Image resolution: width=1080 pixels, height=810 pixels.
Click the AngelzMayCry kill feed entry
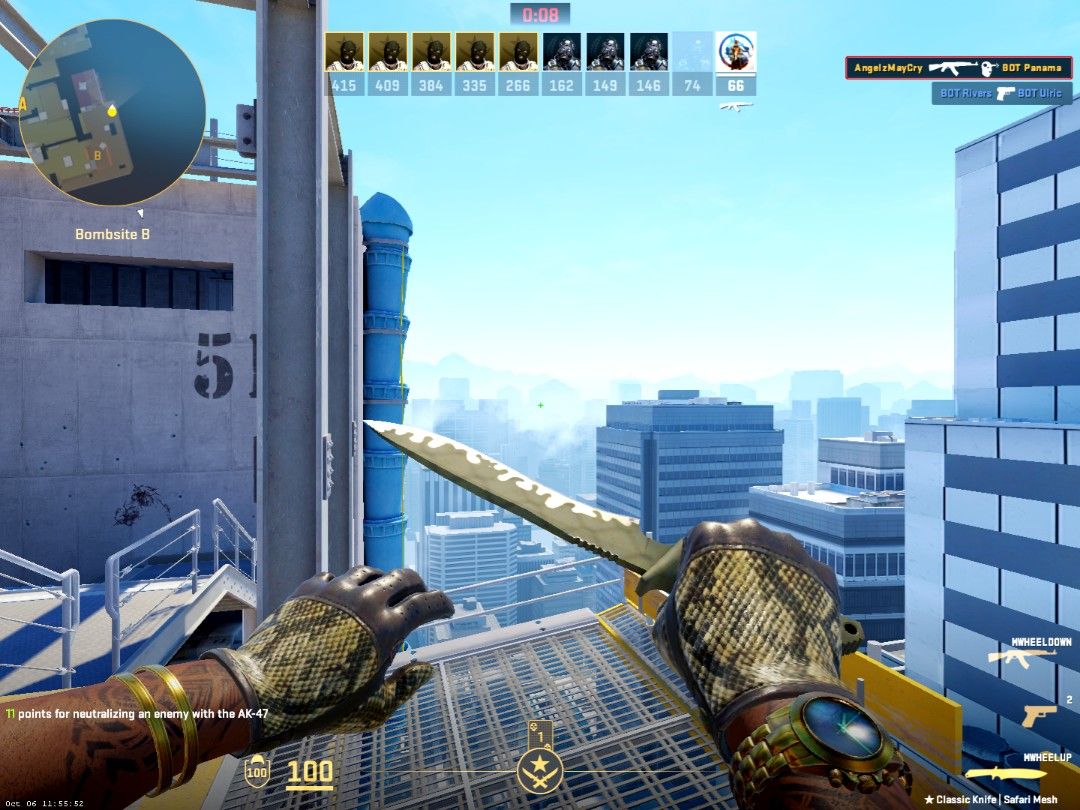pos(958,68)
